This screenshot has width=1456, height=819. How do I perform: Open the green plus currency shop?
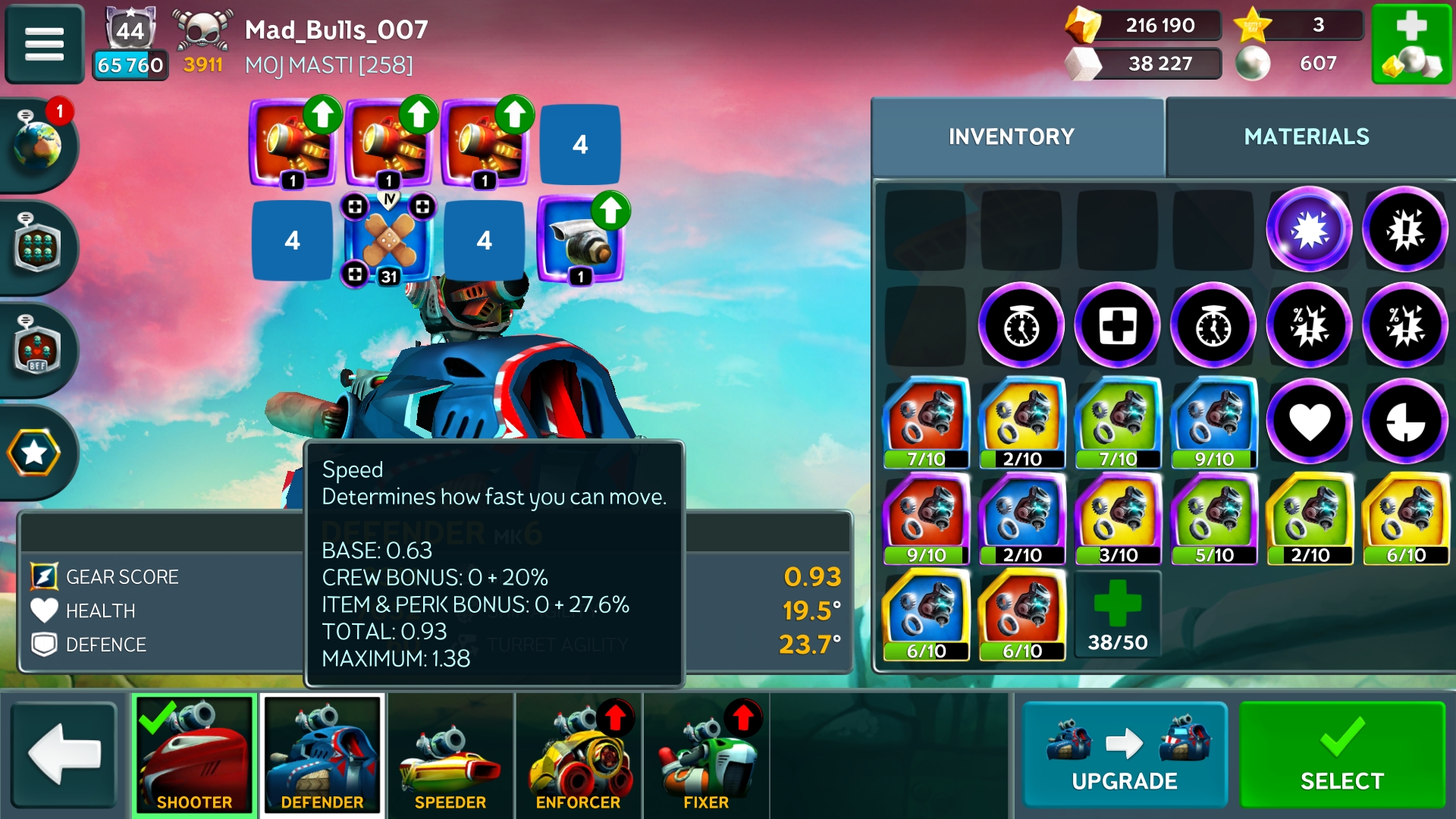point(1411,44)
